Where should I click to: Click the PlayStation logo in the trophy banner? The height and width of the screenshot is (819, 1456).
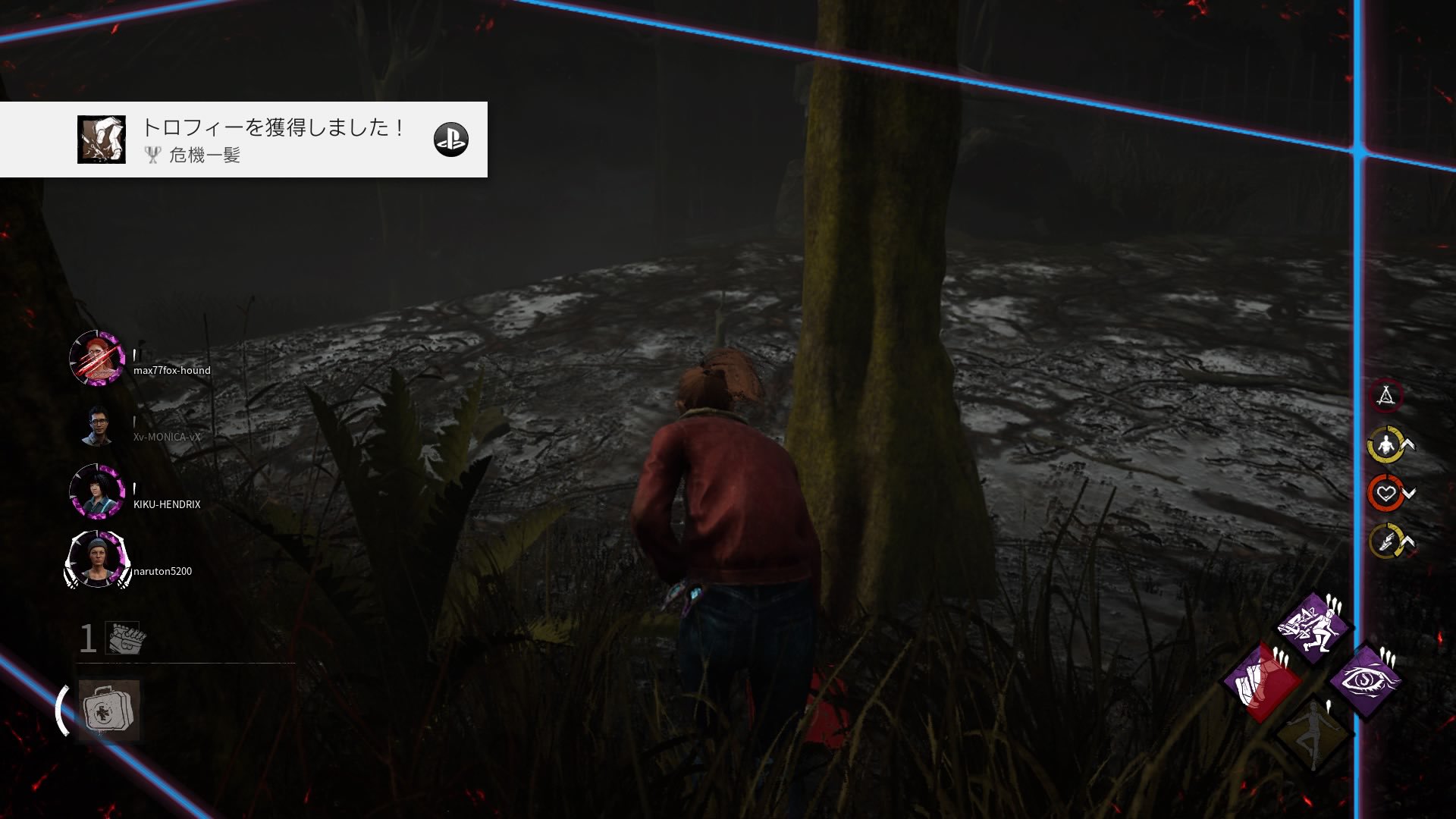click(451, 139)
